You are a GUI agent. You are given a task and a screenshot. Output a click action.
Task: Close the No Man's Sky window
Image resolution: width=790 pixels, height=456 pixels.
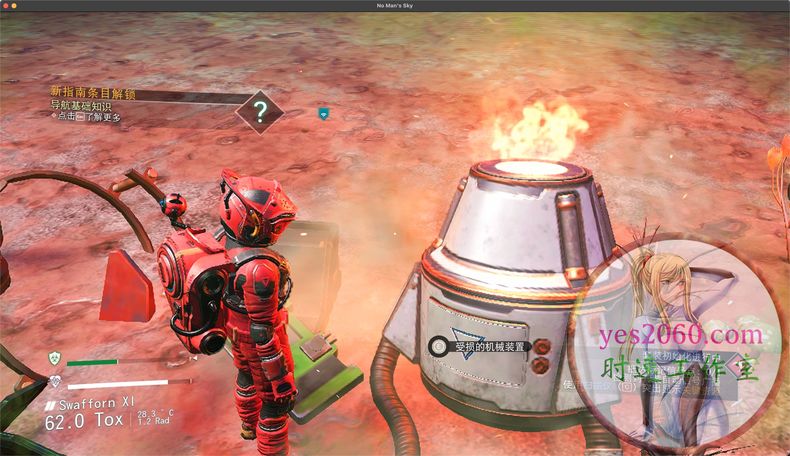pyautogui.click(x=6, y=6)
